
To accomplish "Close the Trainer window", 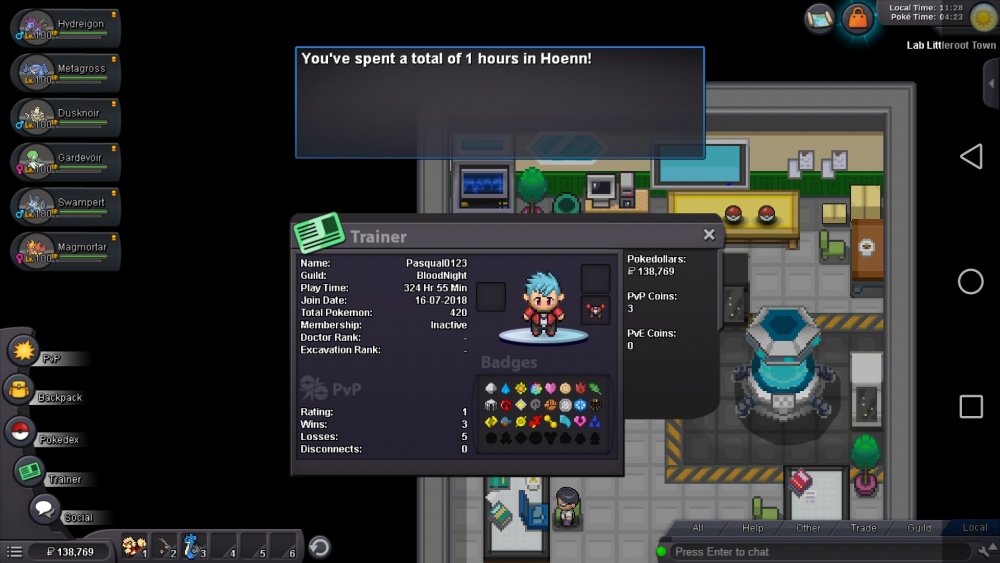I will coord(709,235).
